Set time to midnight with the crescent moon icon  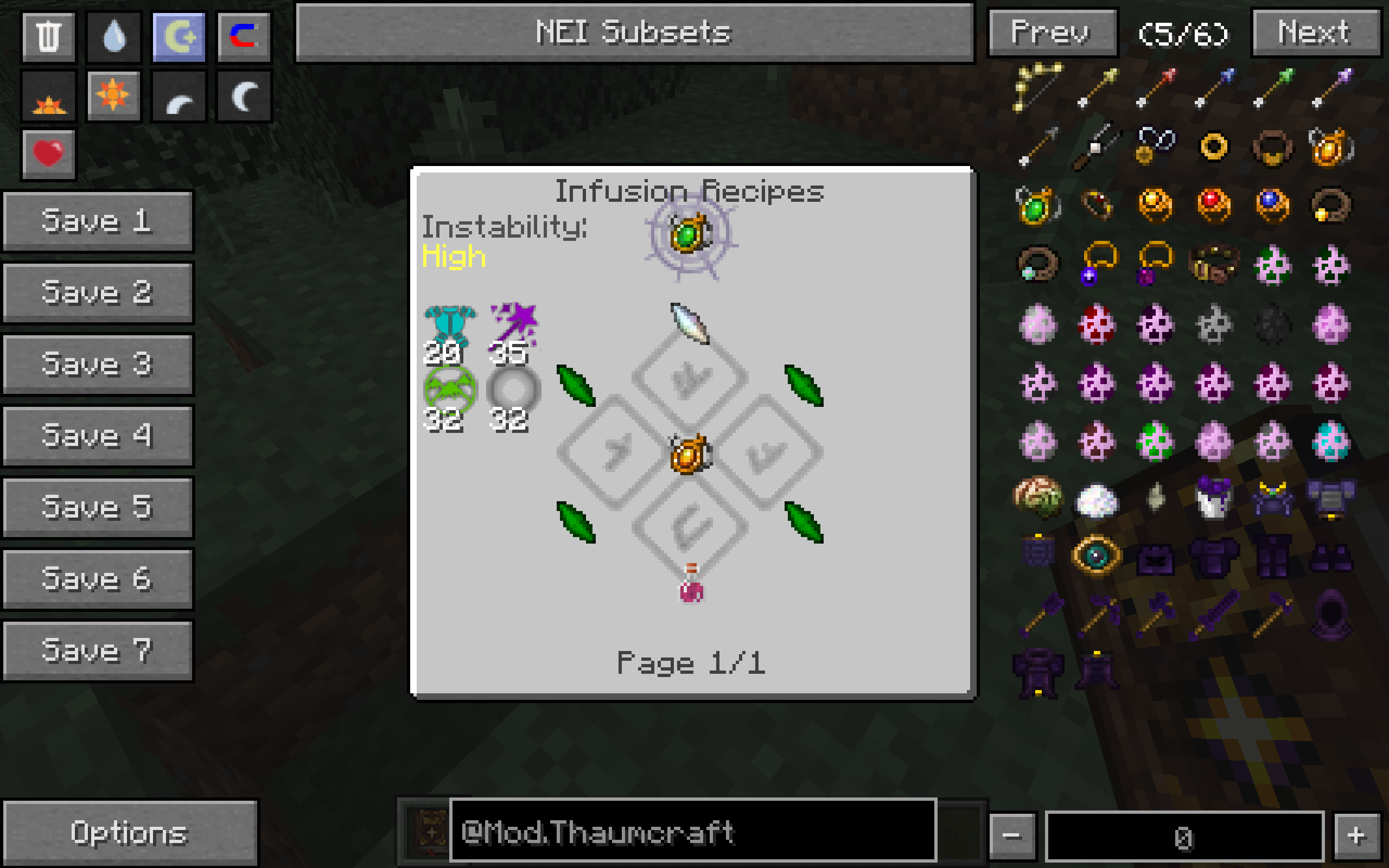coord(244,95)
